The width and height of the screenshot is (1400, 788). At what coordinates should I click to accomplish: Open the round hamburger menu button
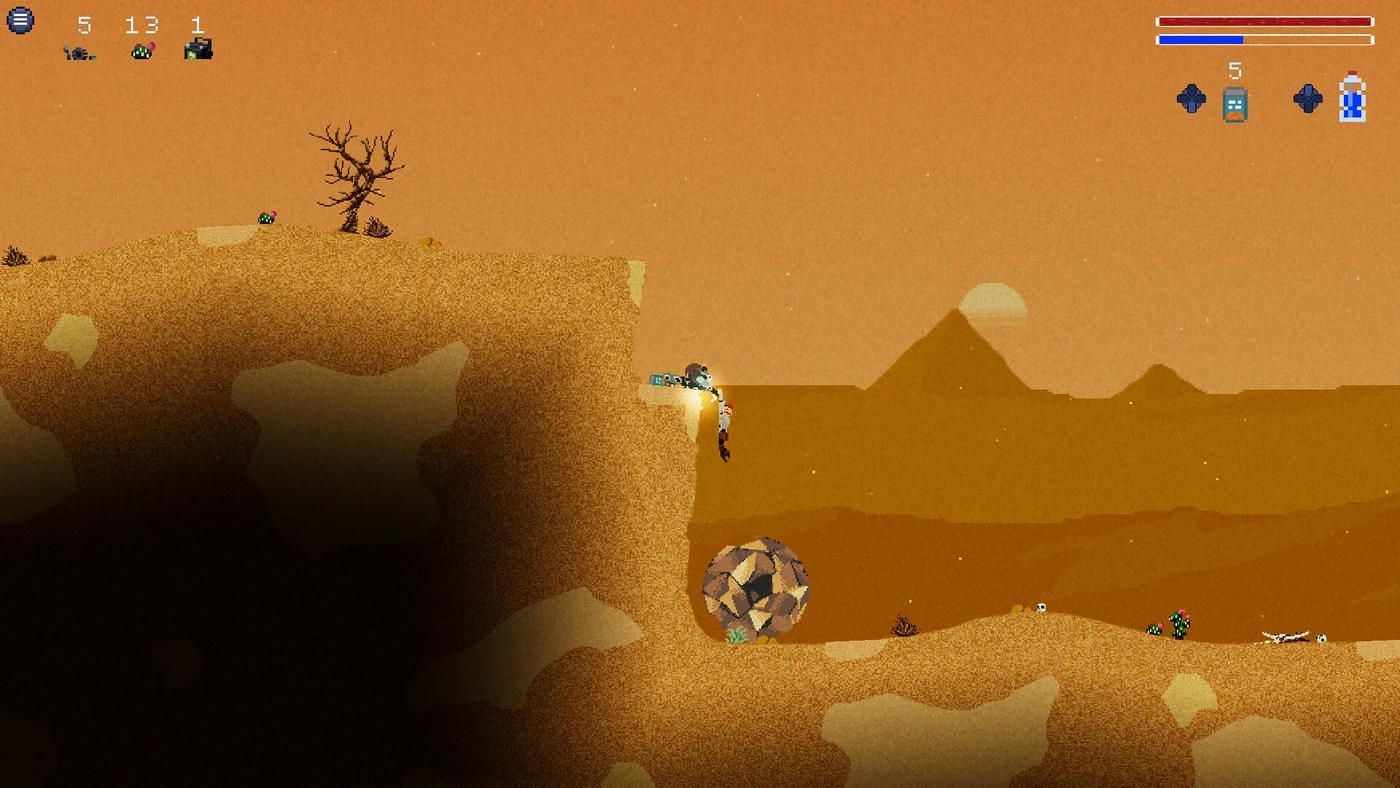pyautogui.click(x=20, y=20)
